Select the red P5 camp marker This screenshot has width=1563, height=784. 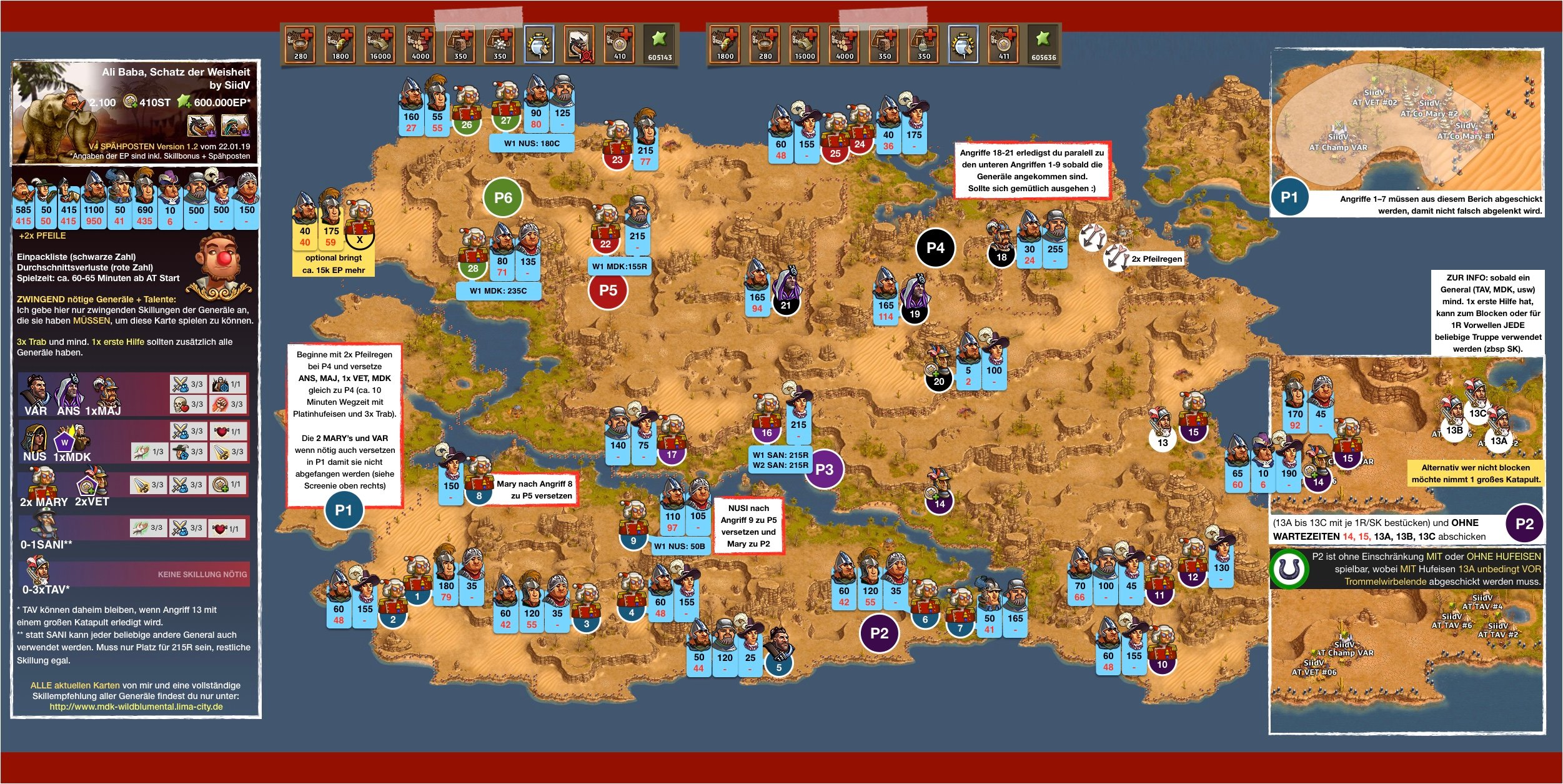pos(608,290)
